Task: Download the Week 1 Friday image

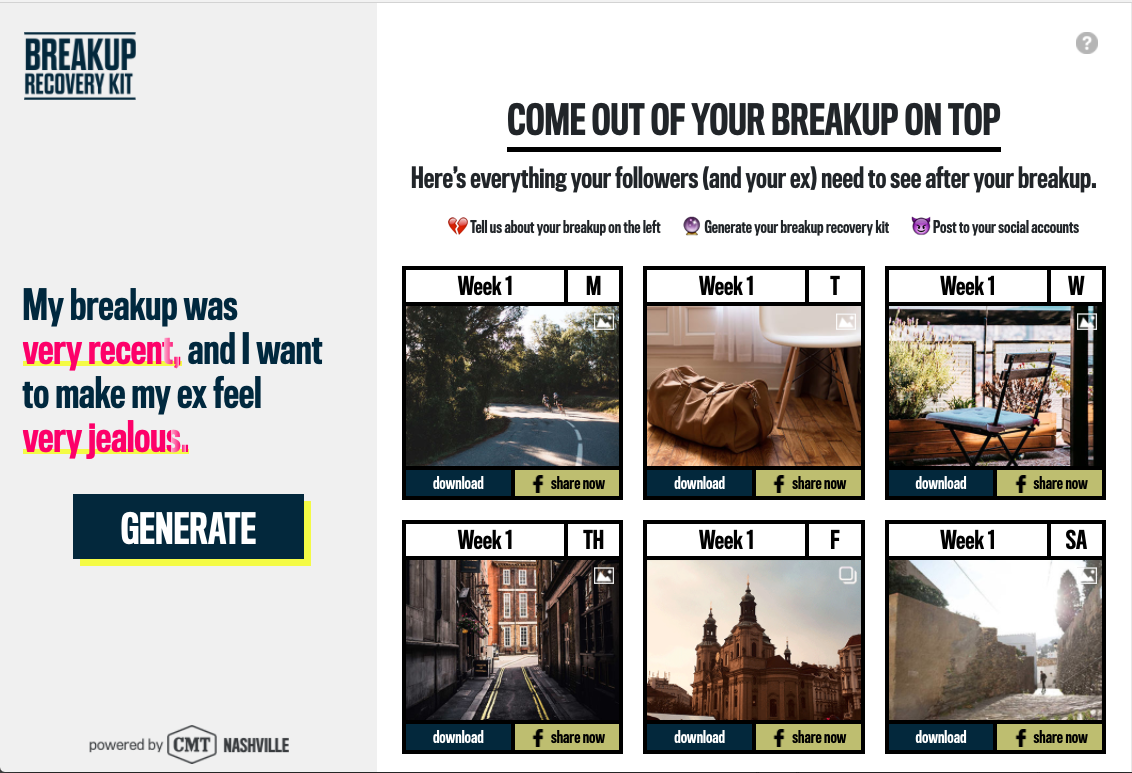Action: (699, 737)
